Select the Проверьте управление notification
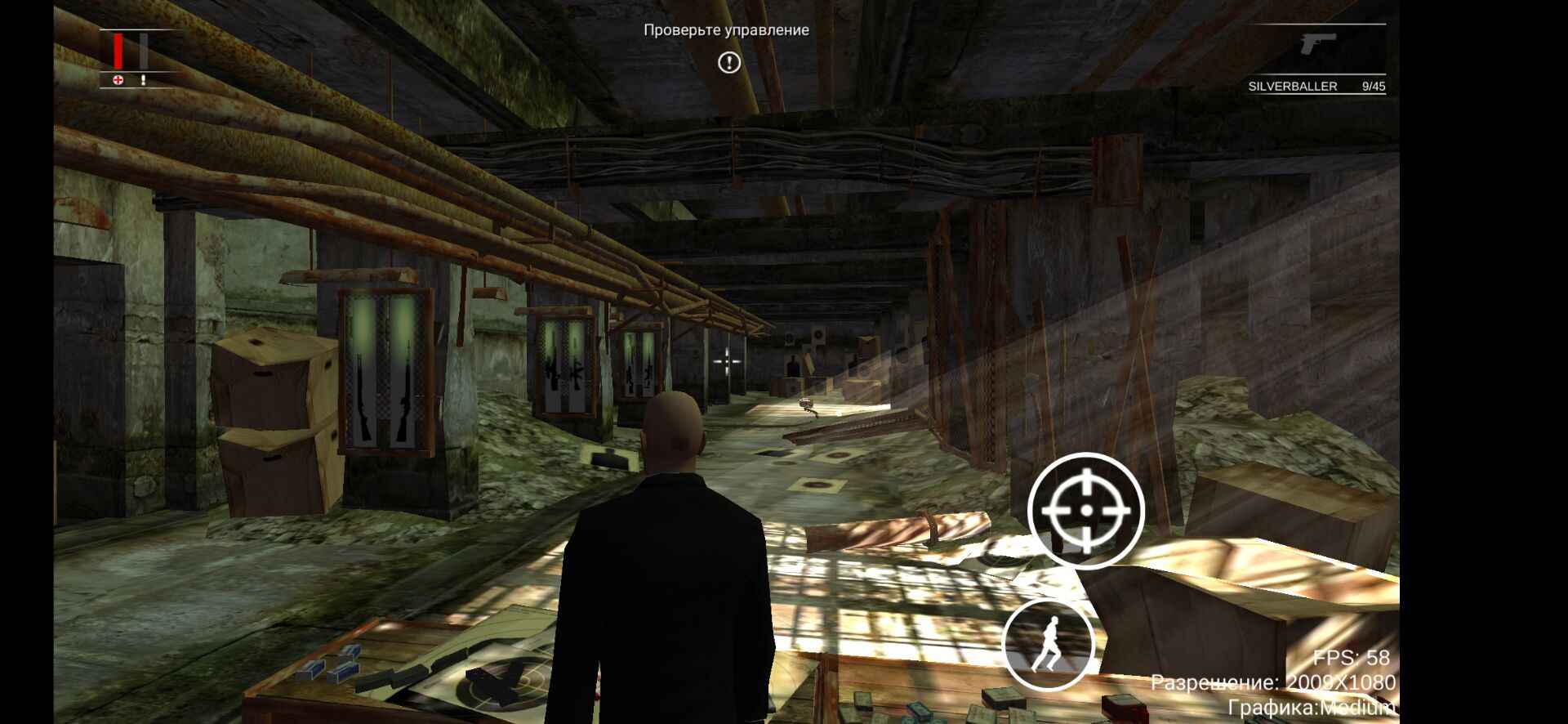The image size is (1568, 724). [725, 31]
